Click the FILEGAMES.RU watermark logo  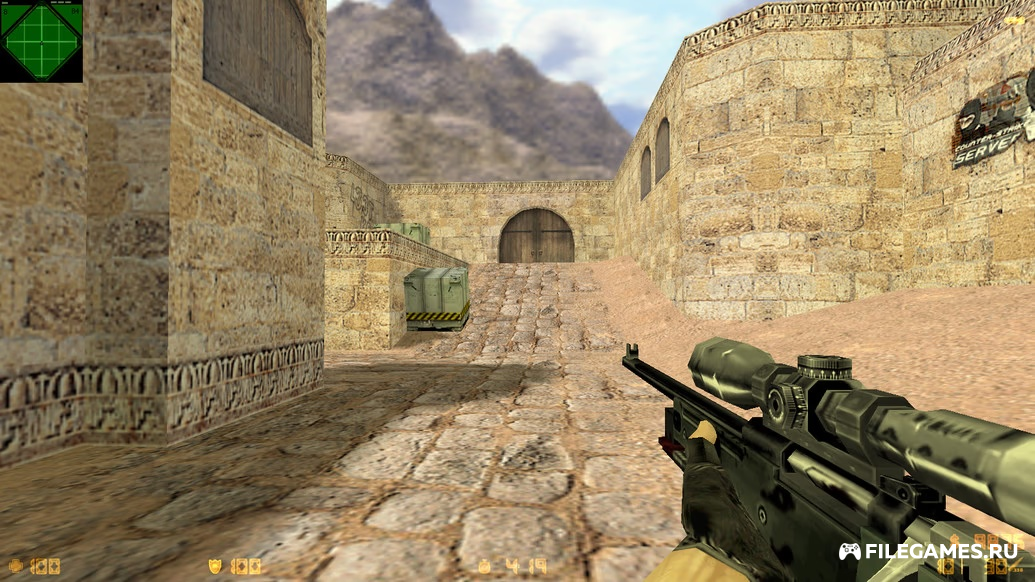pos(929,551)
